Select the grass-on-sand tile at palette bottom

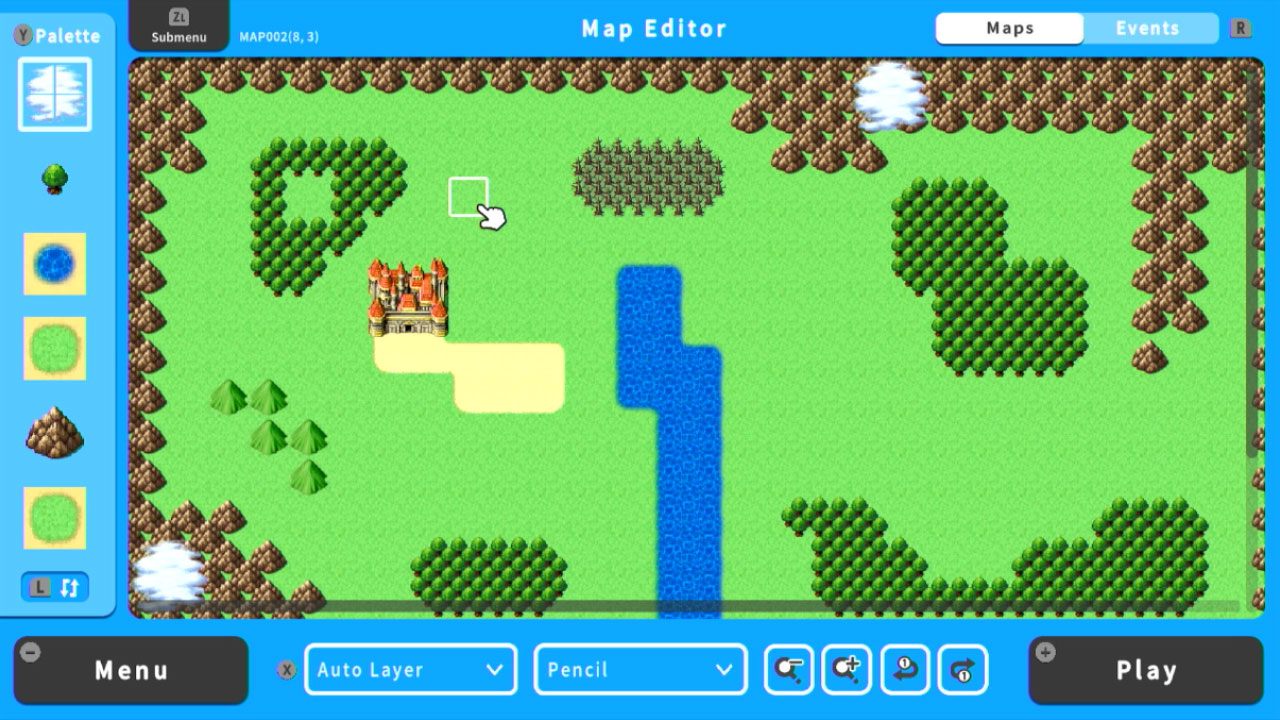55,518
